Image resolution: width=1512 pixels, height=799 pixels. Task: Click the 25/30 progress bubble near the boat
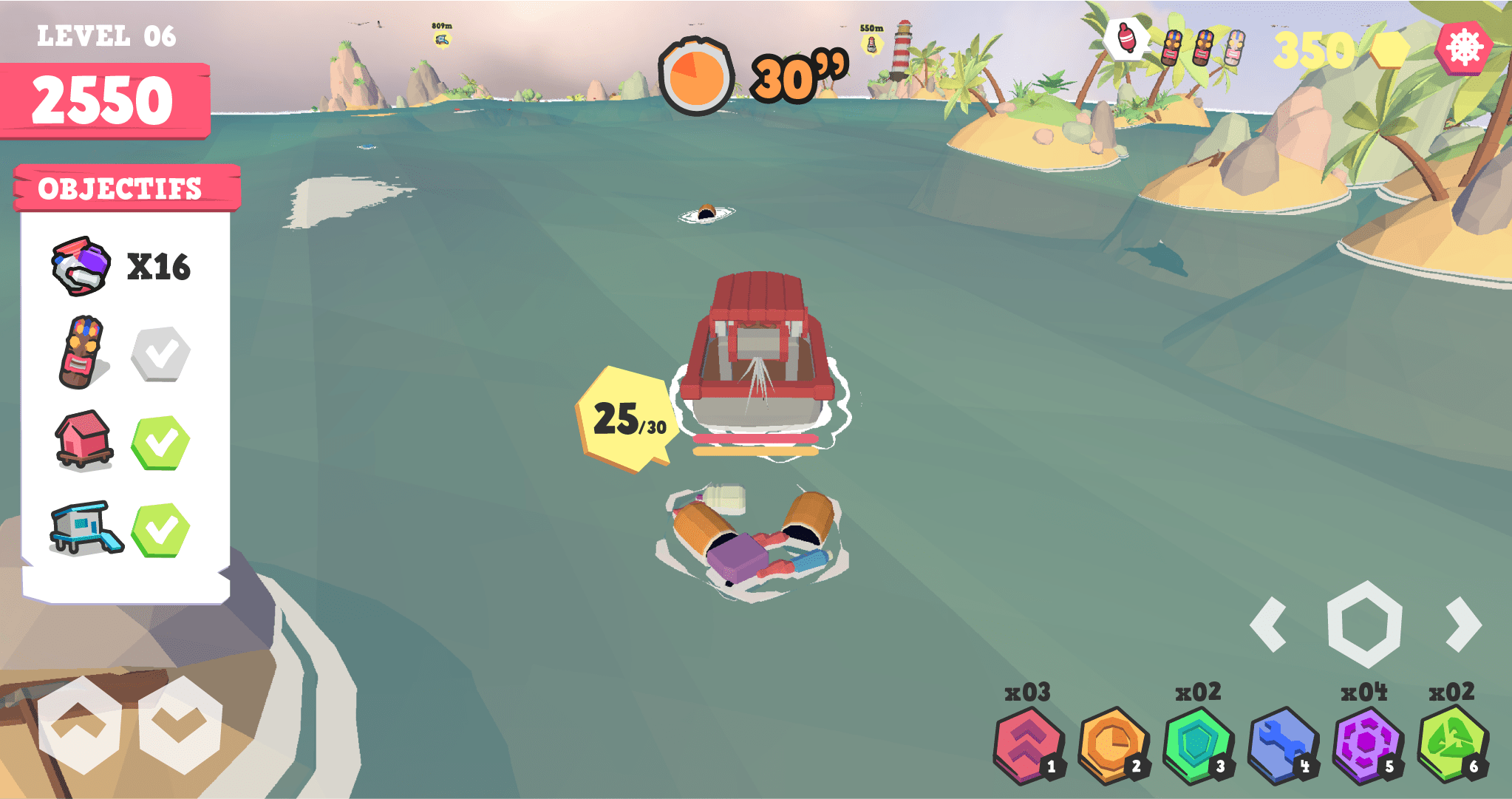coord(626,418)
